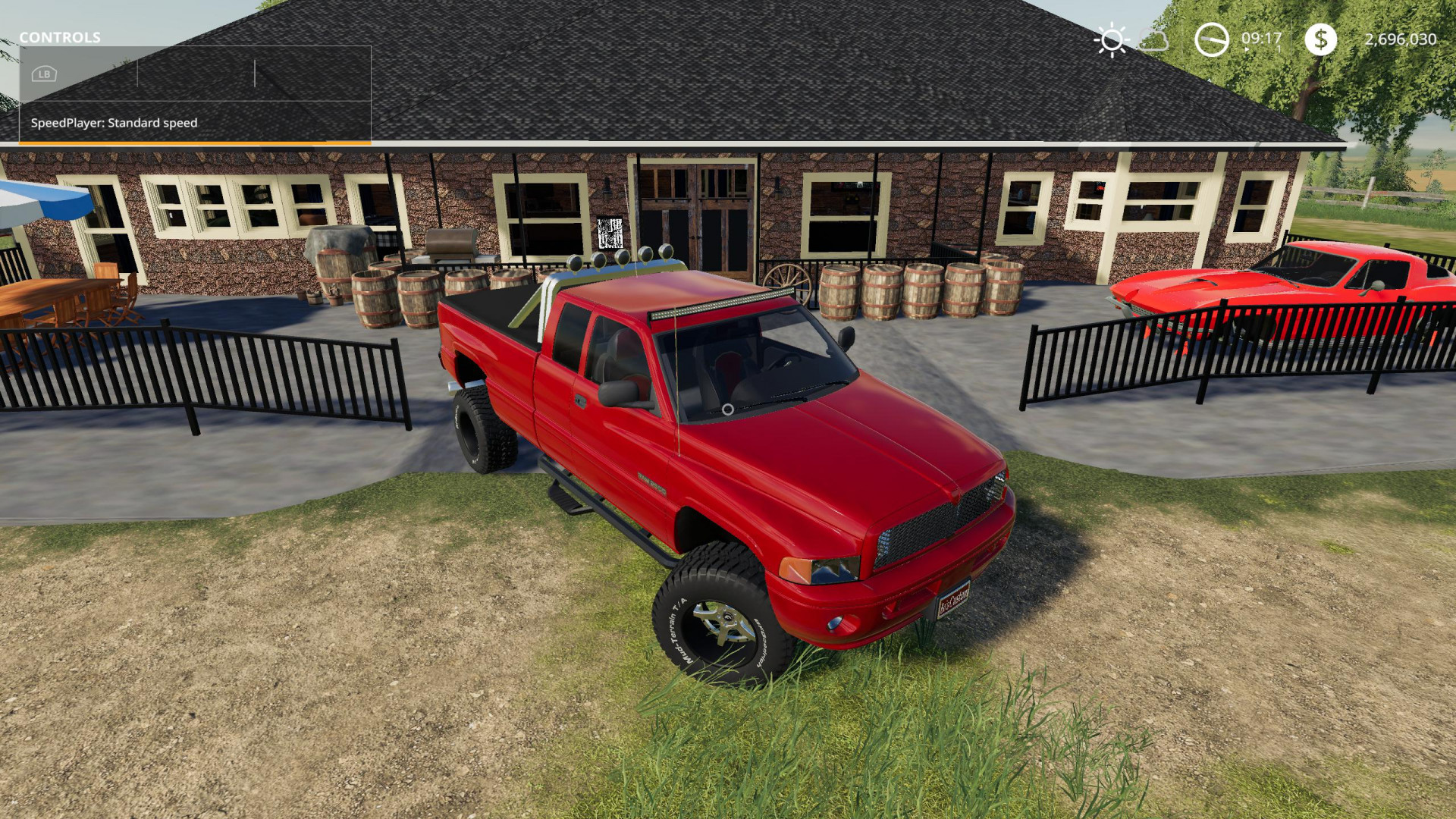The width and height of the screenshot is (1456, 819).
Task: Click the small play triangle under the clock
Action: [x=1246, y=49]
